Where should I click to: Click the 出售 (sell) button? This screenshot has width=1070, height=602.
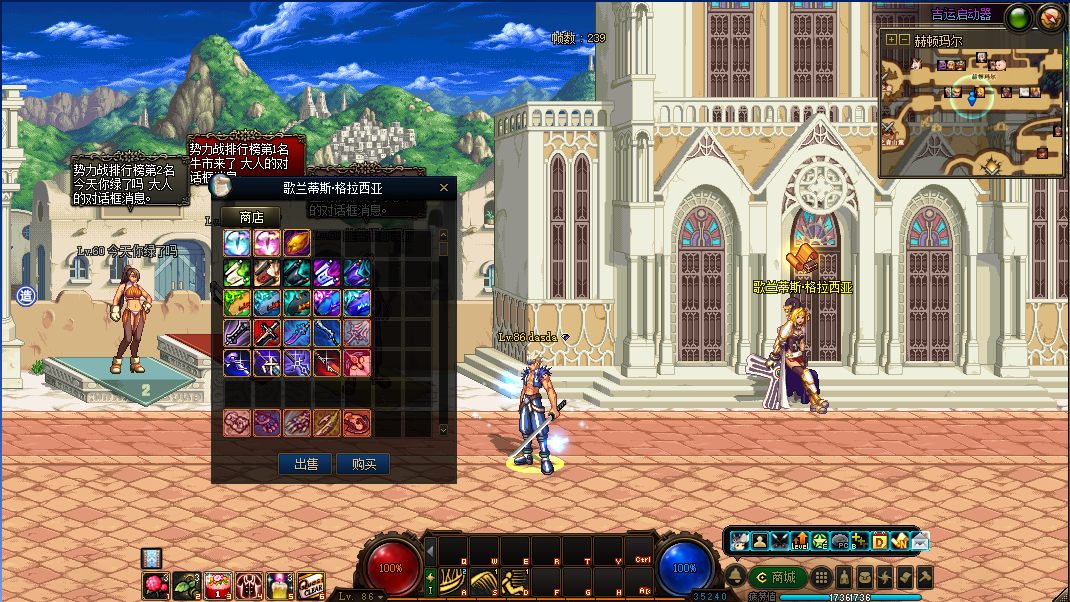pyautogui.click(x=305, y=464)
